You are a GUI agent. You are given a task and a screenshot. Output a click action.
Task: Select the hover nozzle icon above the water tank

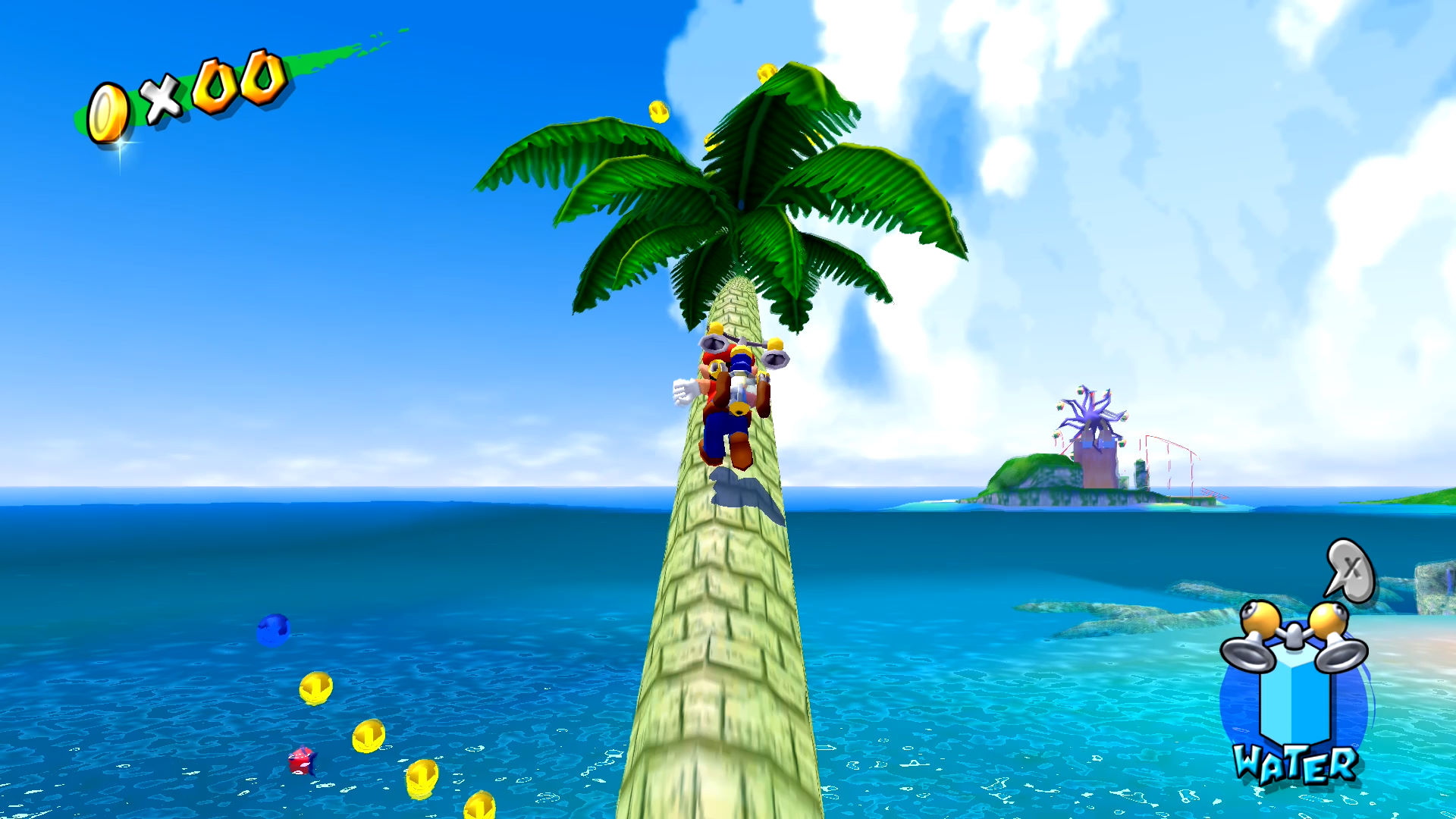[1294, 637]
